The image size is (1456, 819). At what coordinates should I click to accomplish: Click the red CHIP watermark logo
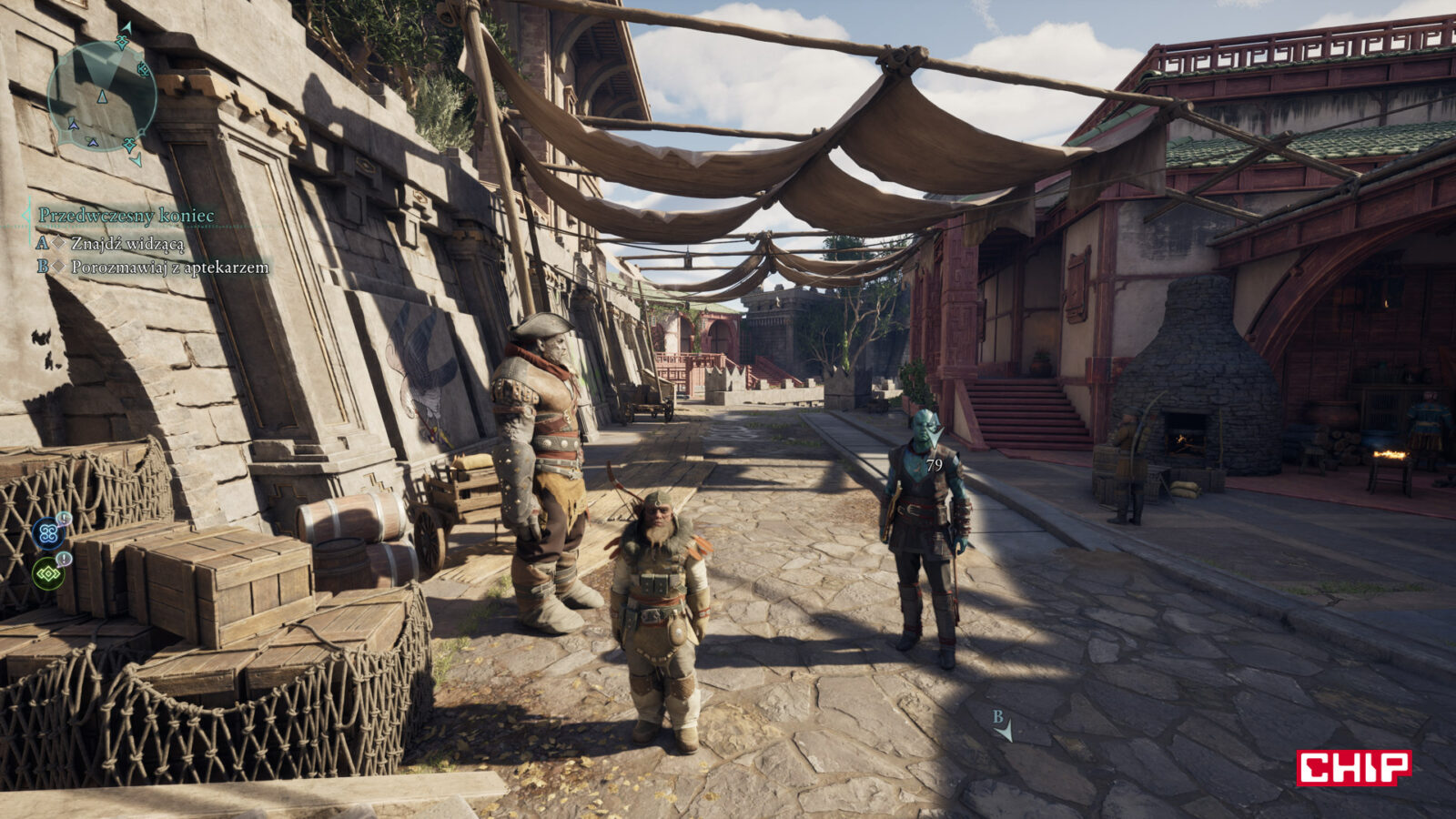pyautogui.click(x=1353, y=767)
